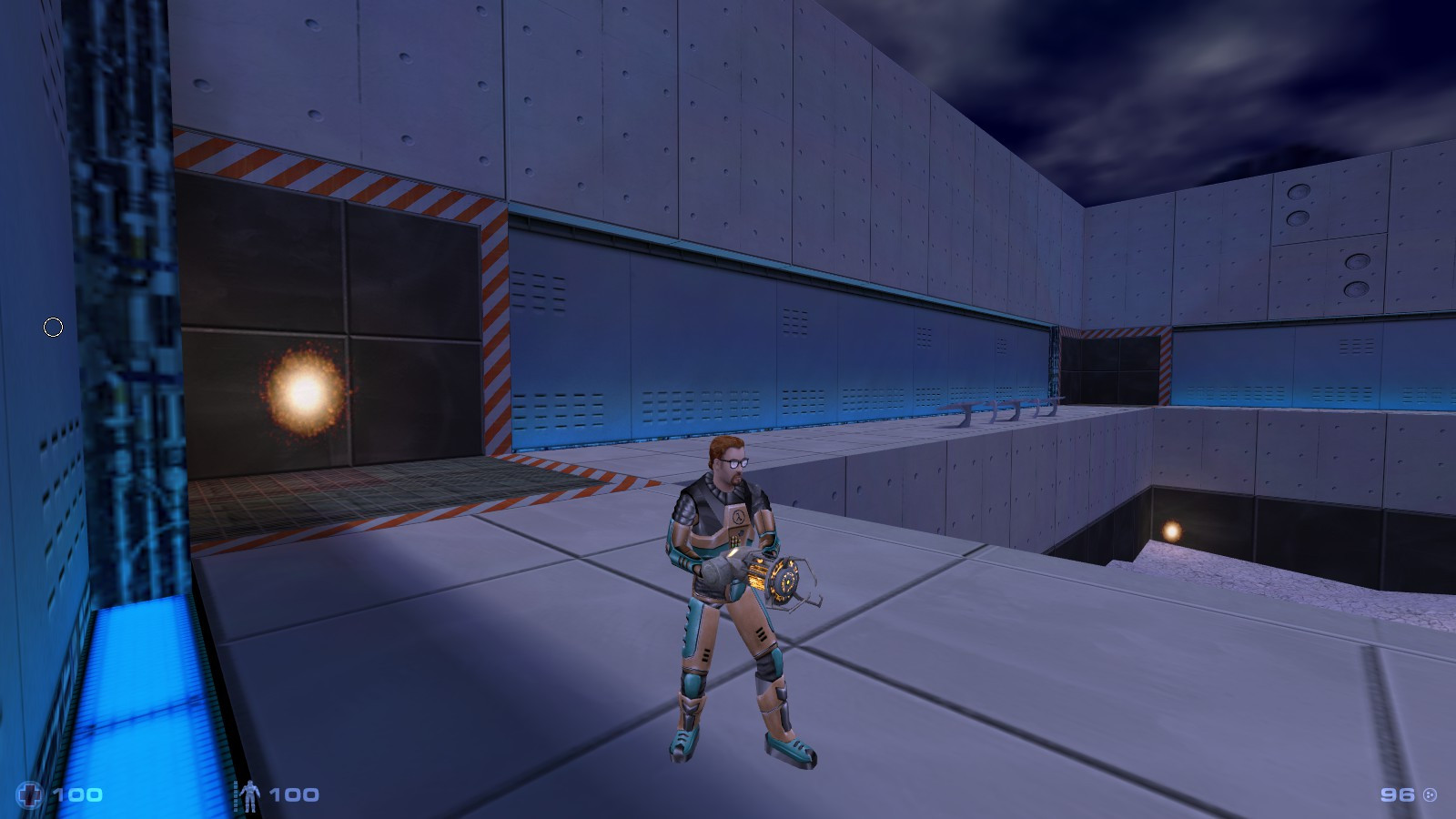Viewport: 1456px width, 819px height.
Task: Select the HEV suit armor icon
Action: point(250,794)
